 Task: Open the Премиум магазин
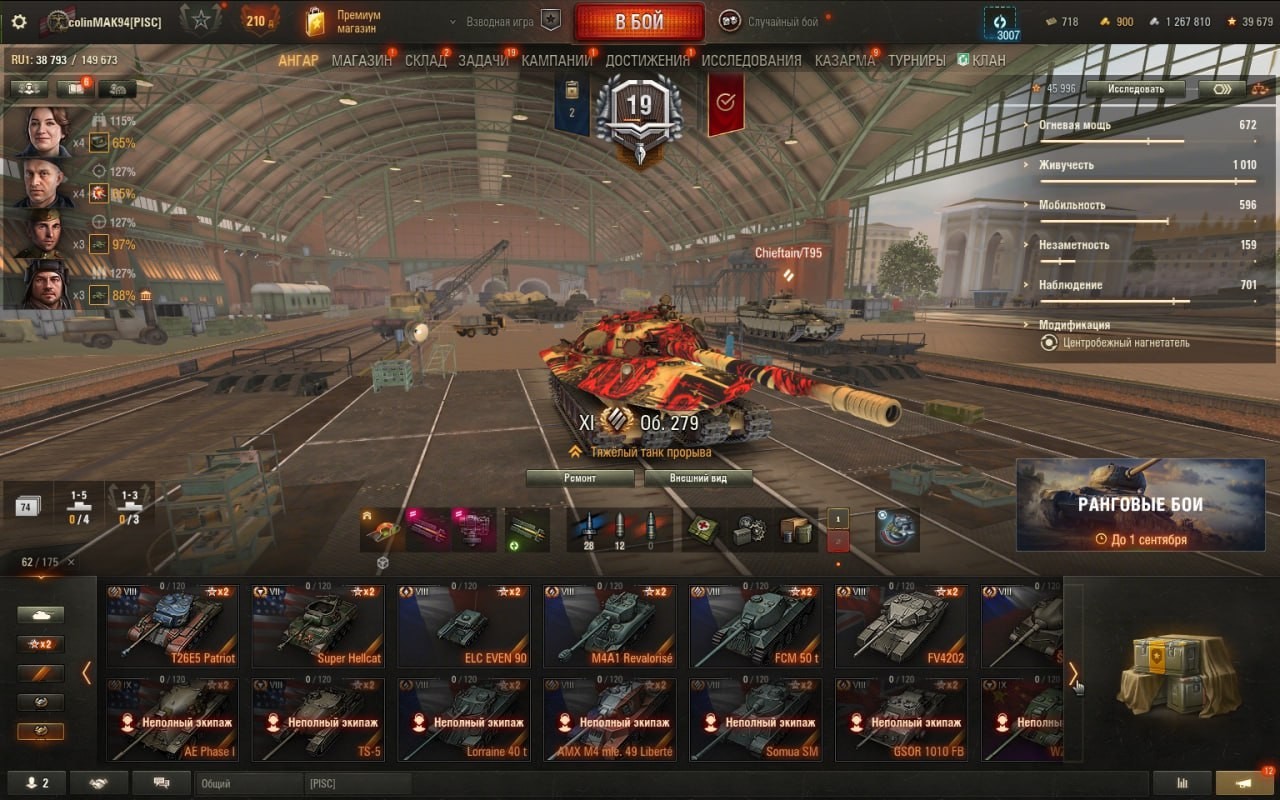[344, 22]
